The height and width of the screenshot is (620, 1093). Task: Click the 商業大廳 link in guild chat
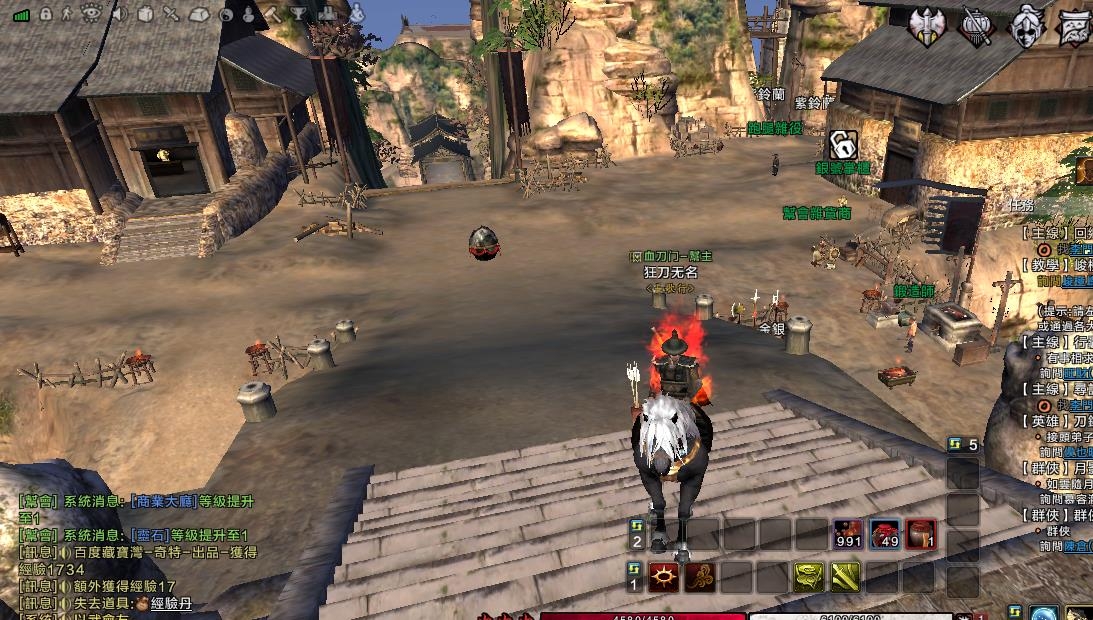pos(158,502)
